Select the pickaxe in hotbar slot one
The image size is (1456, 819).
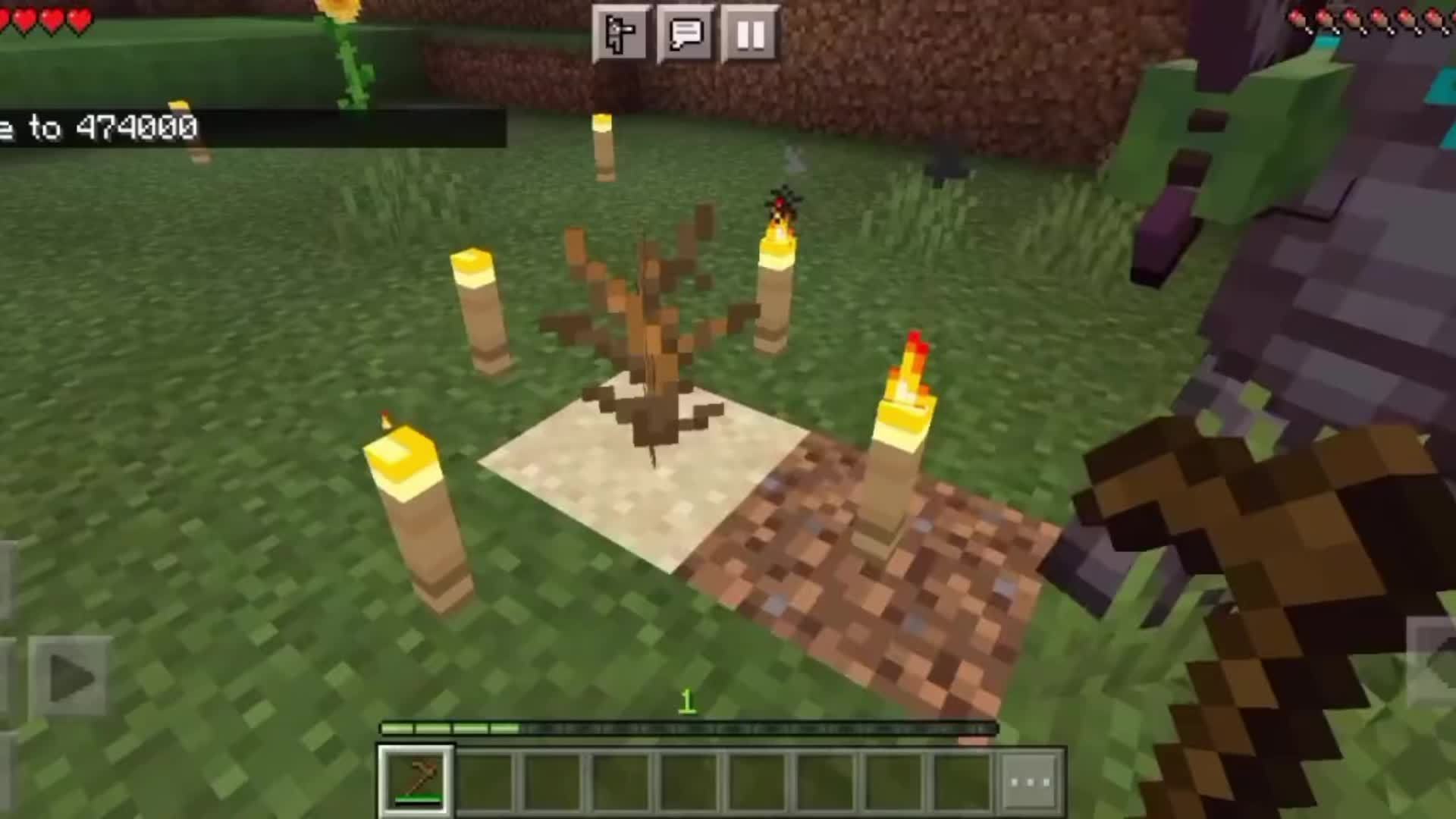413,778
